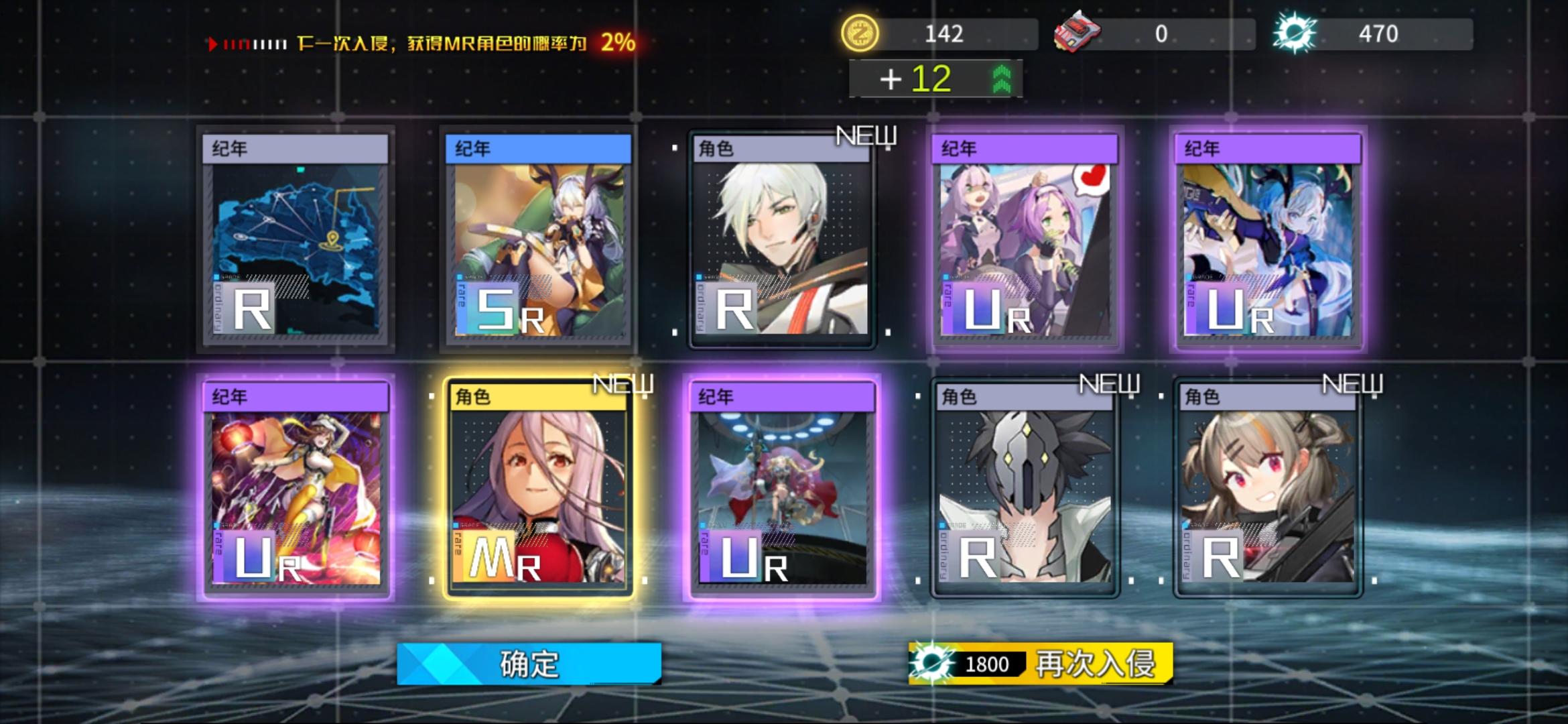Click the red triangle marker before the pity gauge
Viewport: 1568px width, 724px height.
coord(213,43)
